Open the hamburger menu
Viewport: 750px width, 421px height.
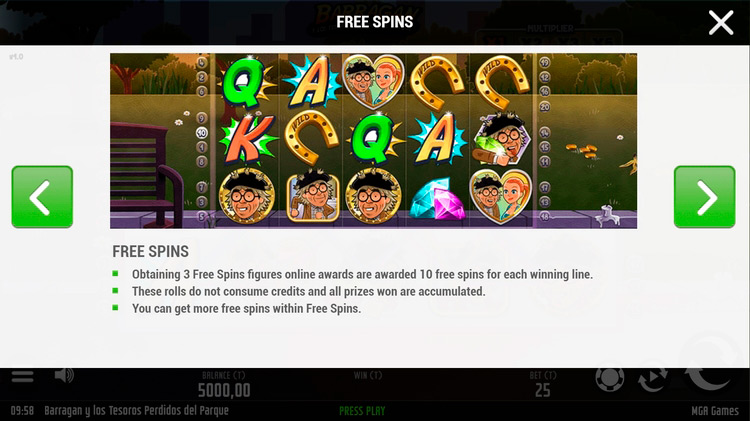22,377
